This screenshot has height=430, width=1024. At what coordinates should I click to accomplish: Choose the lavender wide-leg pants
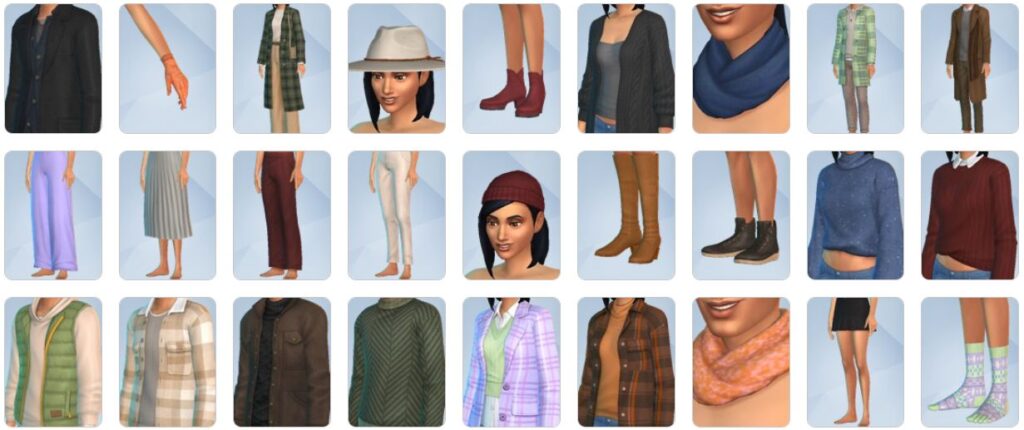[x=52, y=215]
